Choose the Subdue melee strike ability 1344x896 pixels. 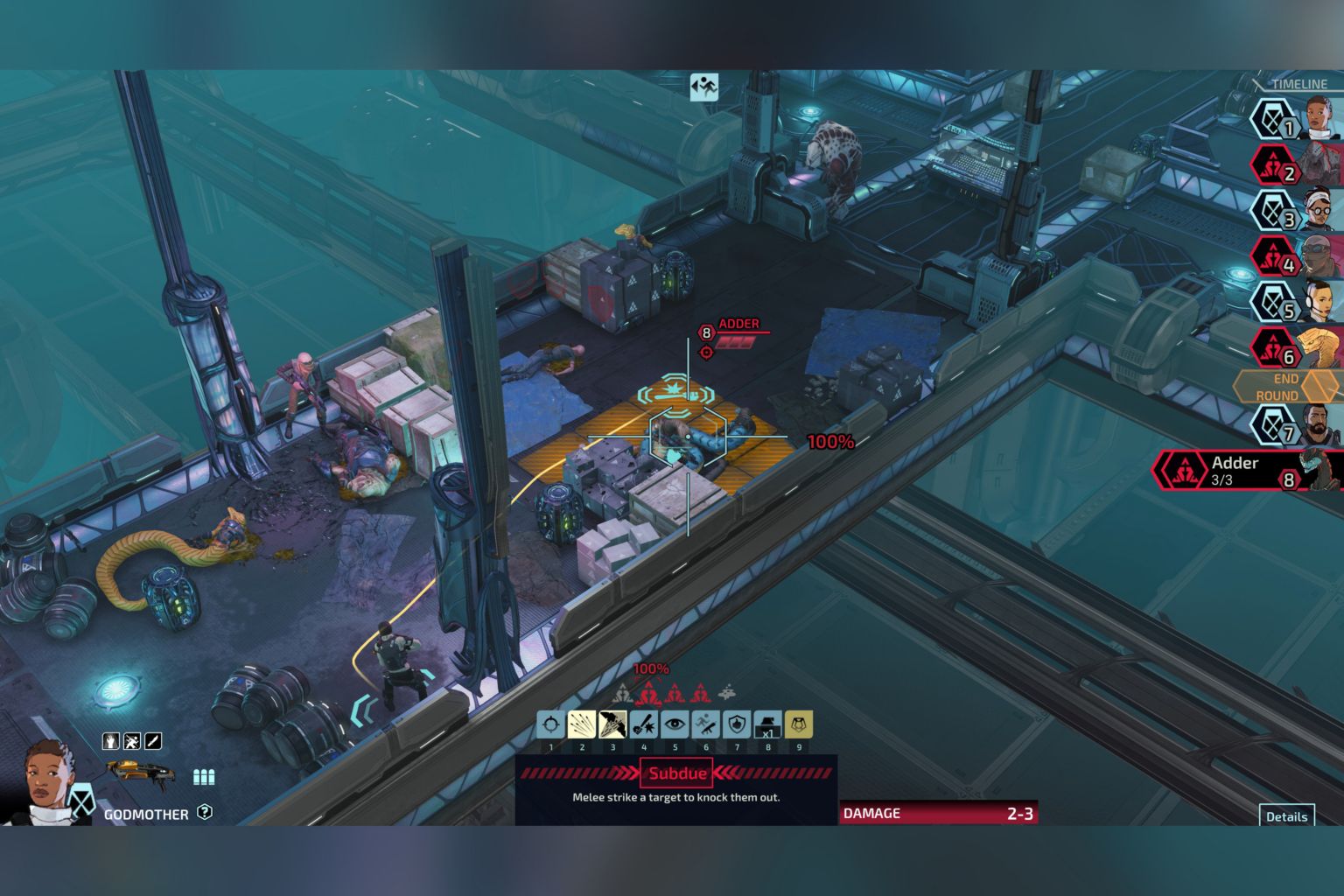coord(612,724)
